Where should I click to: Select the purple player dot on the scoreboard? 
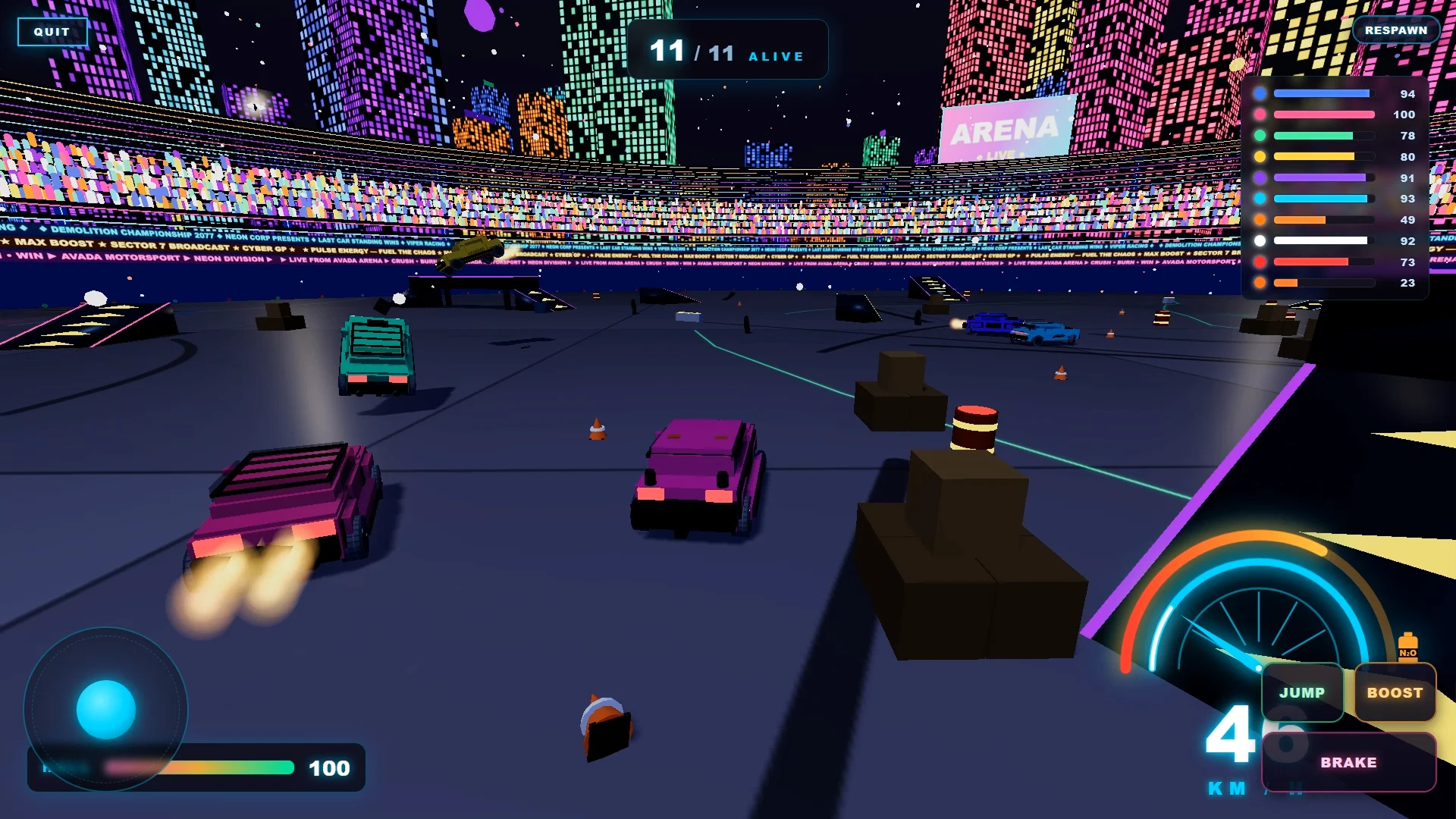pyautogui.click(x=1259, y=177)
